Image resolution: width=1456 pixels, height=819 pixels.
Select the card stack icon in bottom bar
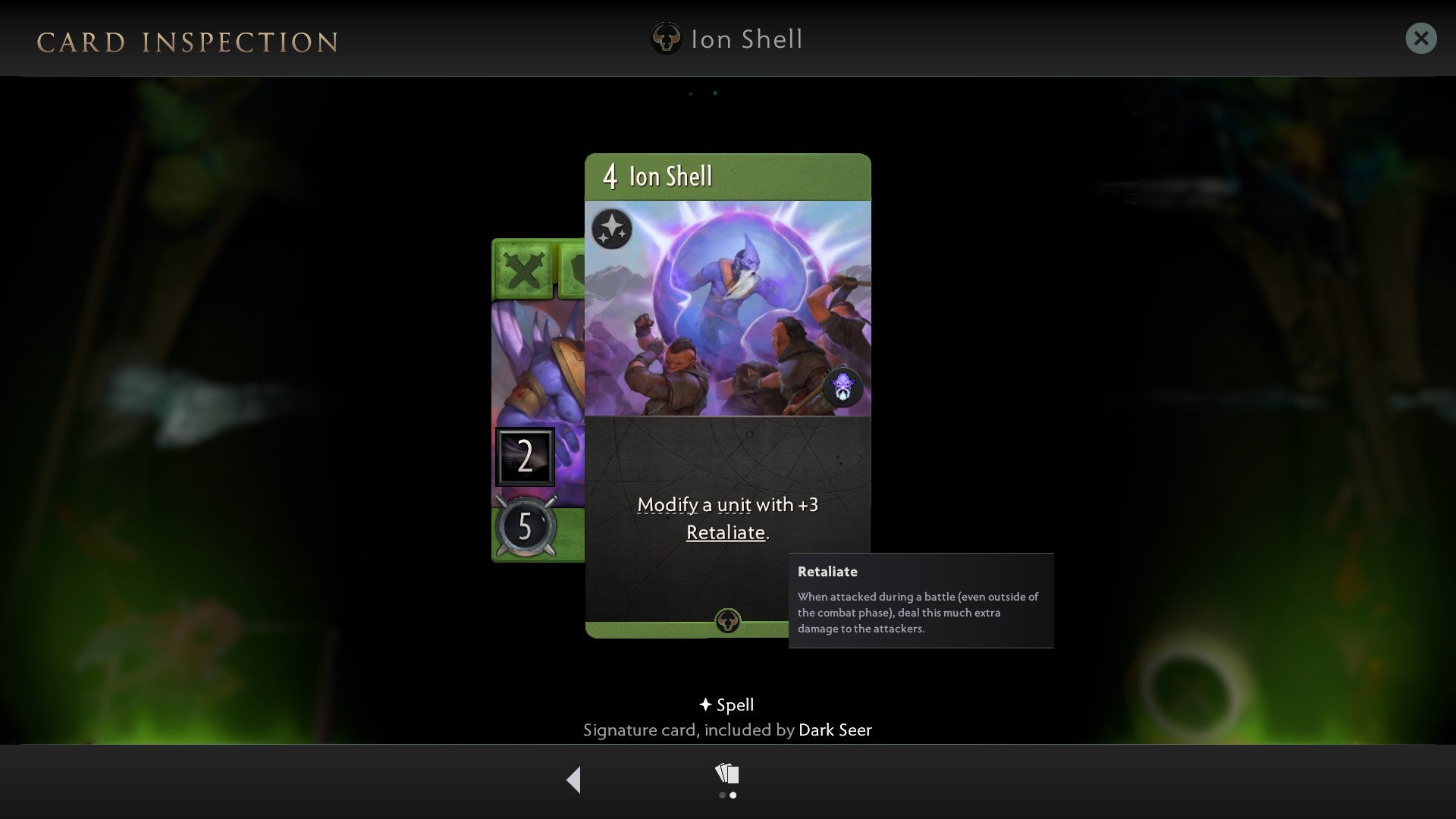pos(726,771)
